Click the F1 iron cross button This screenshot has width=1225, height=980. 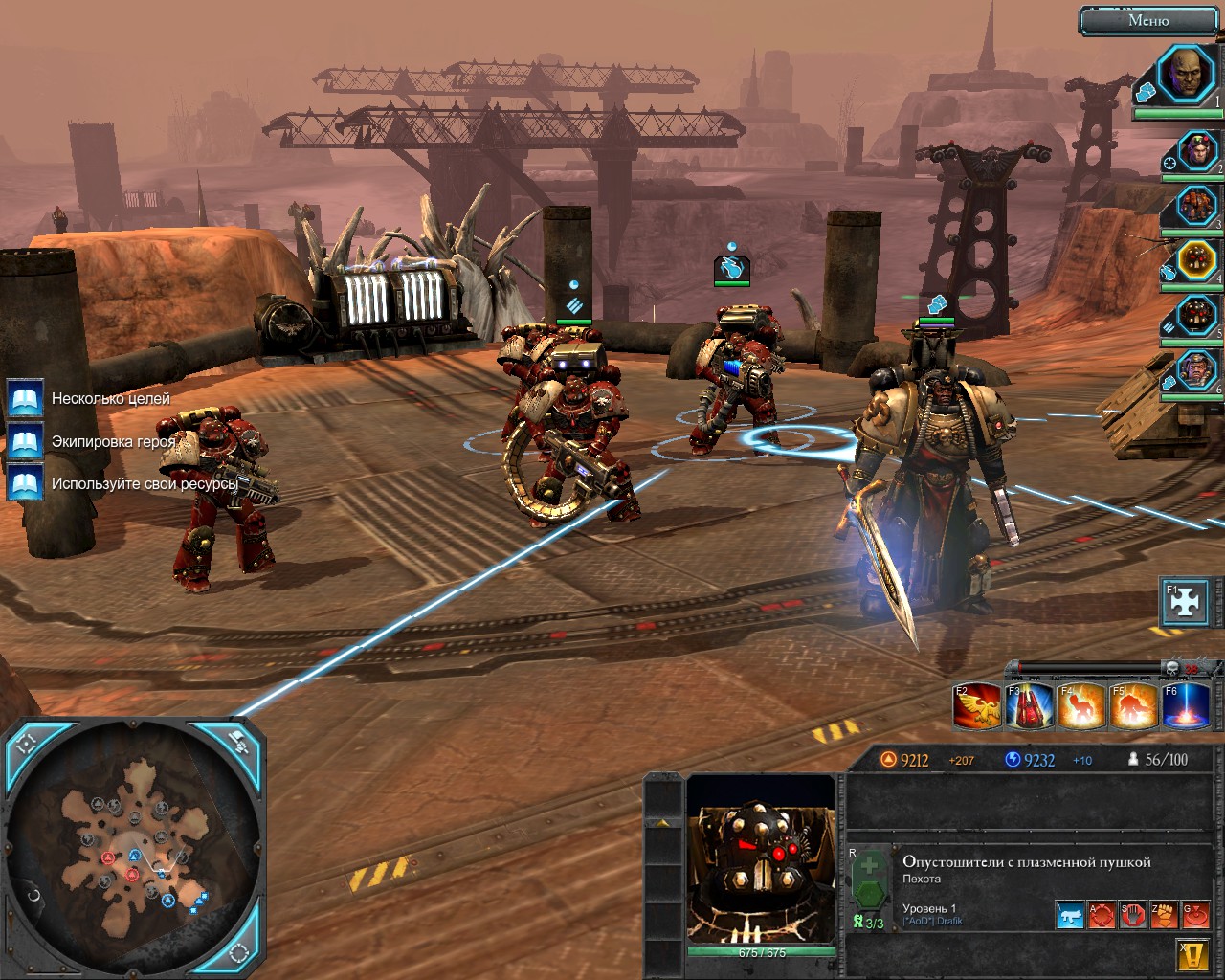tap(1183, 600)
